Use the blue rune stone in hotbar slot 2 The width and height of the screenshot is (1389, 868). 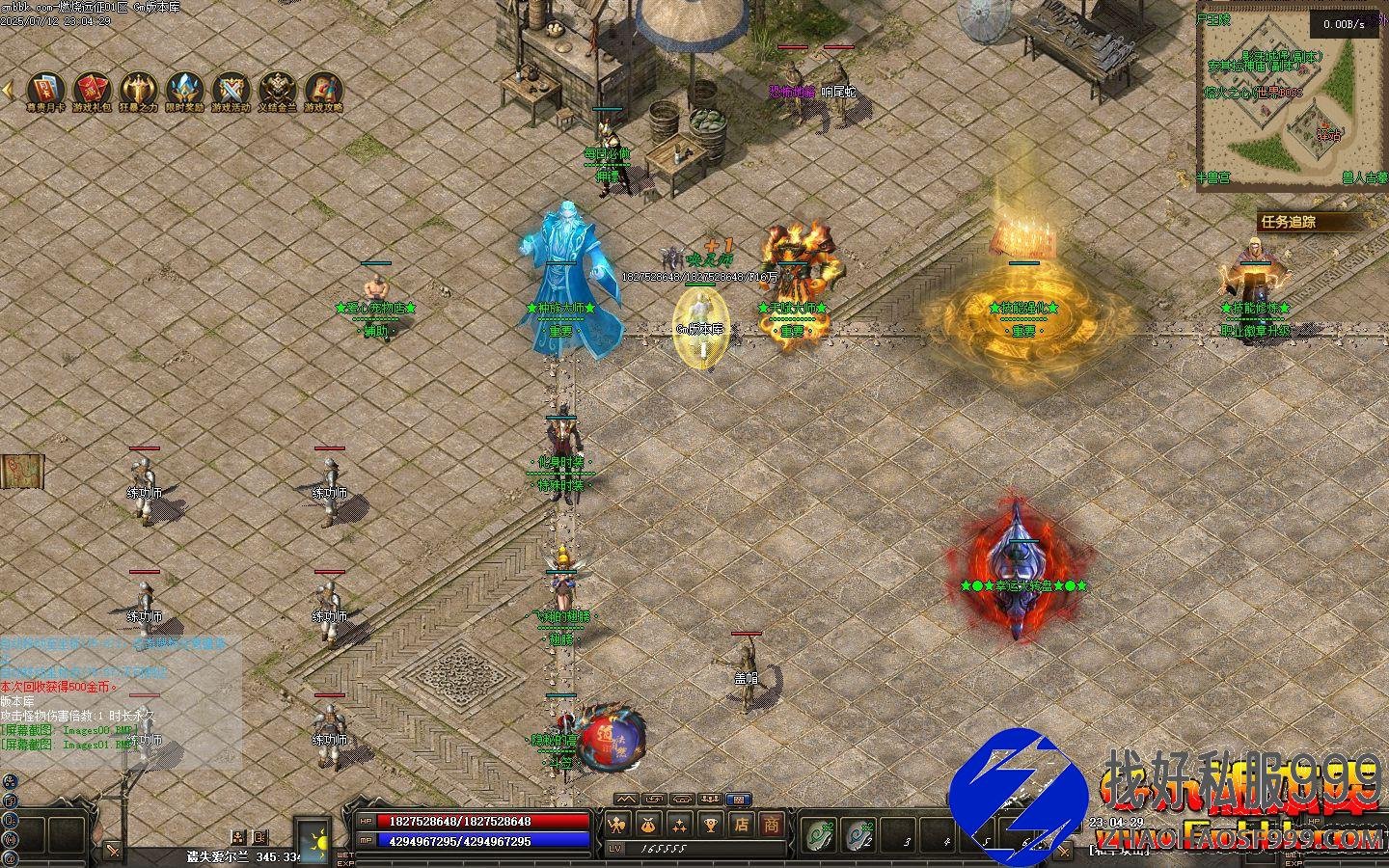859,833
